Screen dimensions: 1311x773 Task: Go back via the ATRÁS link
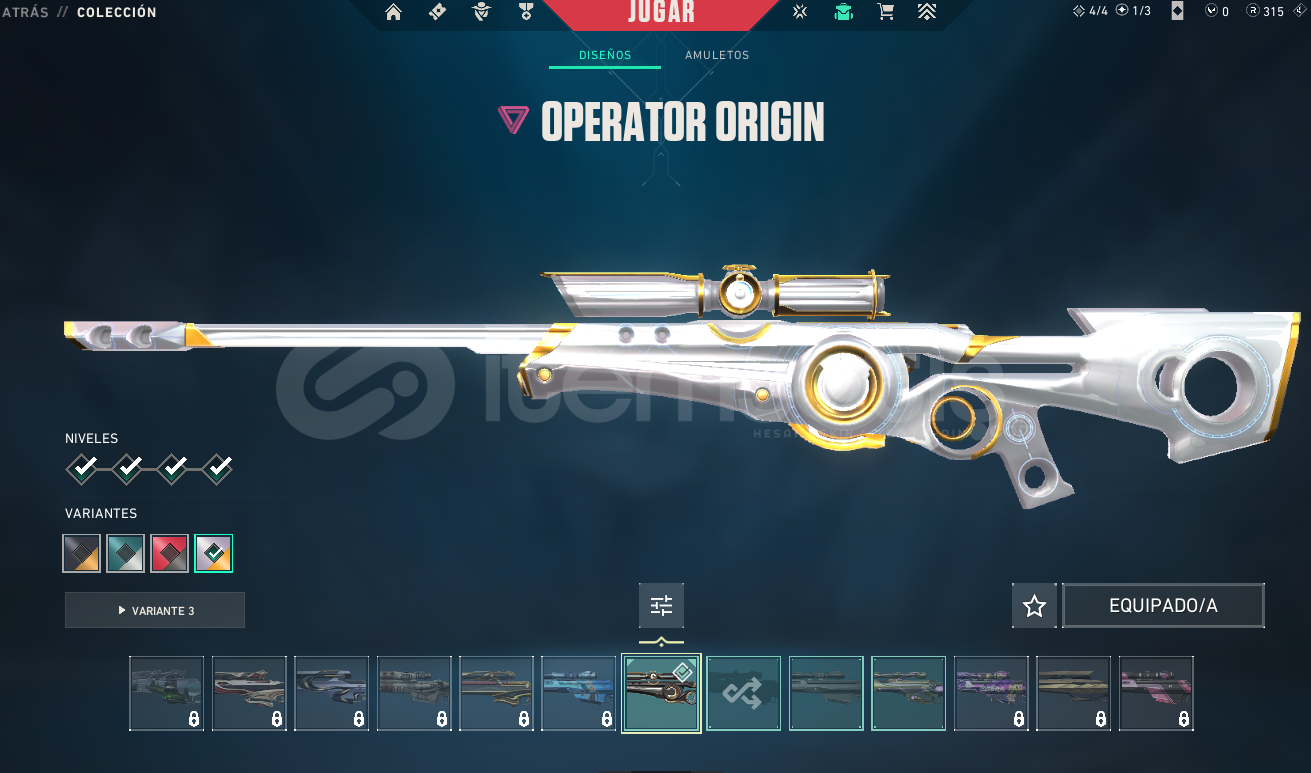24,12
